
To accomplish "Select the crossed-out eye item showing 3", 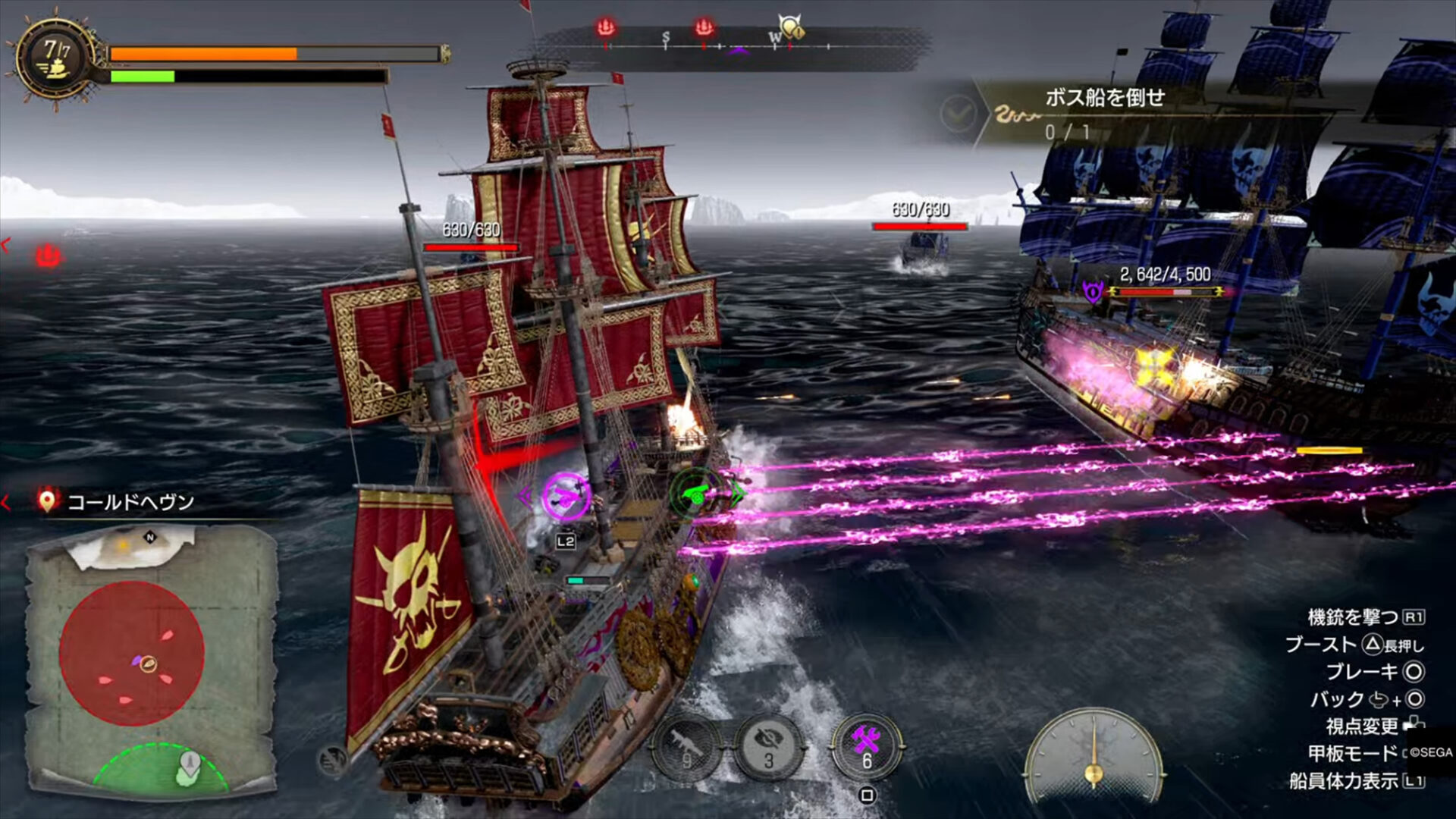I will pos(768,748).
